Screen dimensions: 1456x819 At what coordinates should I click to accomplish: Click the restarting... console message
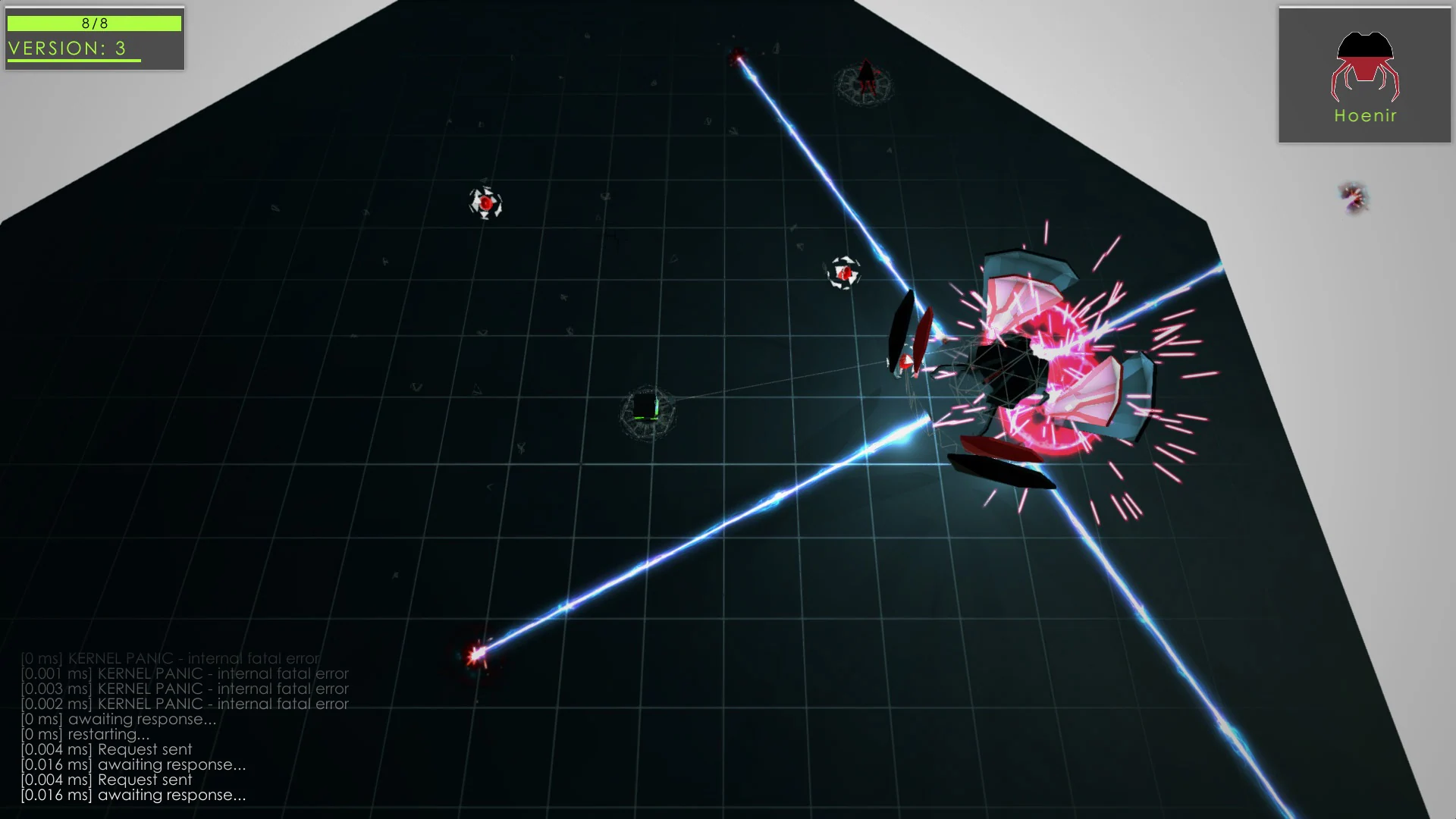click(83, 734)
